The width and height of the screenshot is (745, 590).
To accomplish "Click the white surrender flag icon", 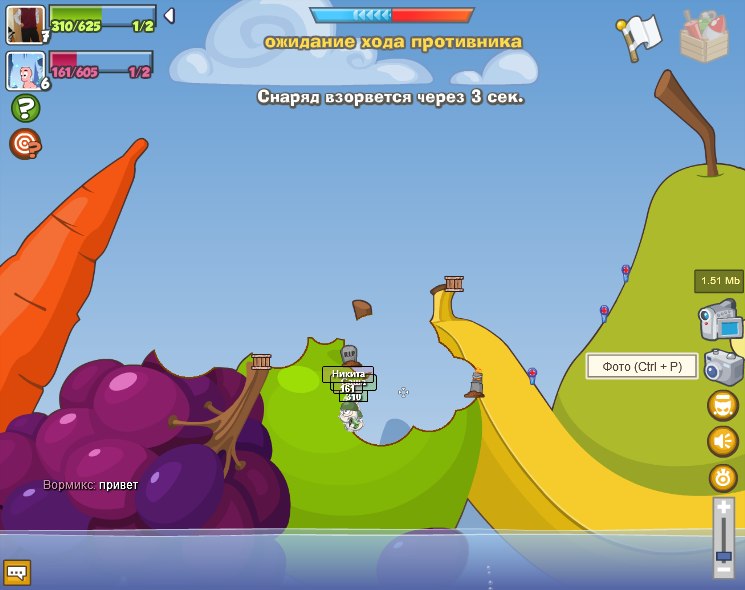I will [x=639, y=35].
